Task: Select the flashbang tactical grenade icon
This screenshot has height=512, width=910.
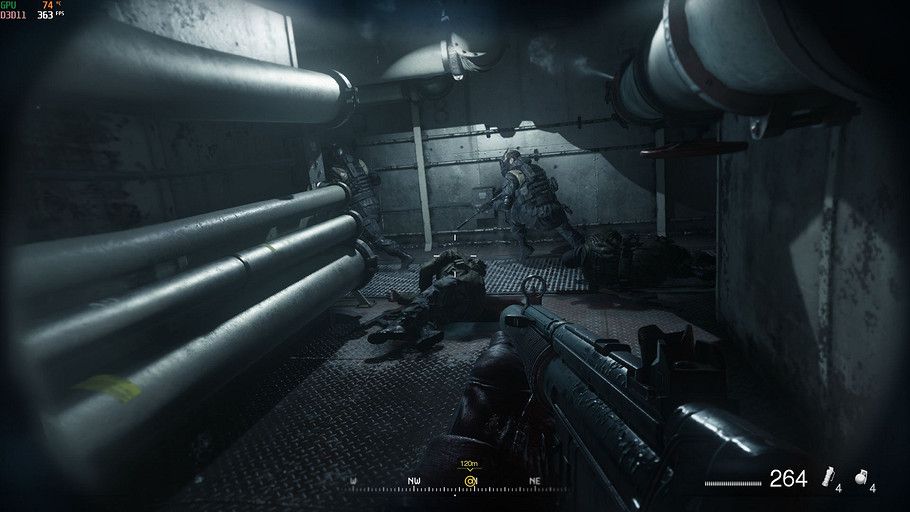Action: point(828,478)
